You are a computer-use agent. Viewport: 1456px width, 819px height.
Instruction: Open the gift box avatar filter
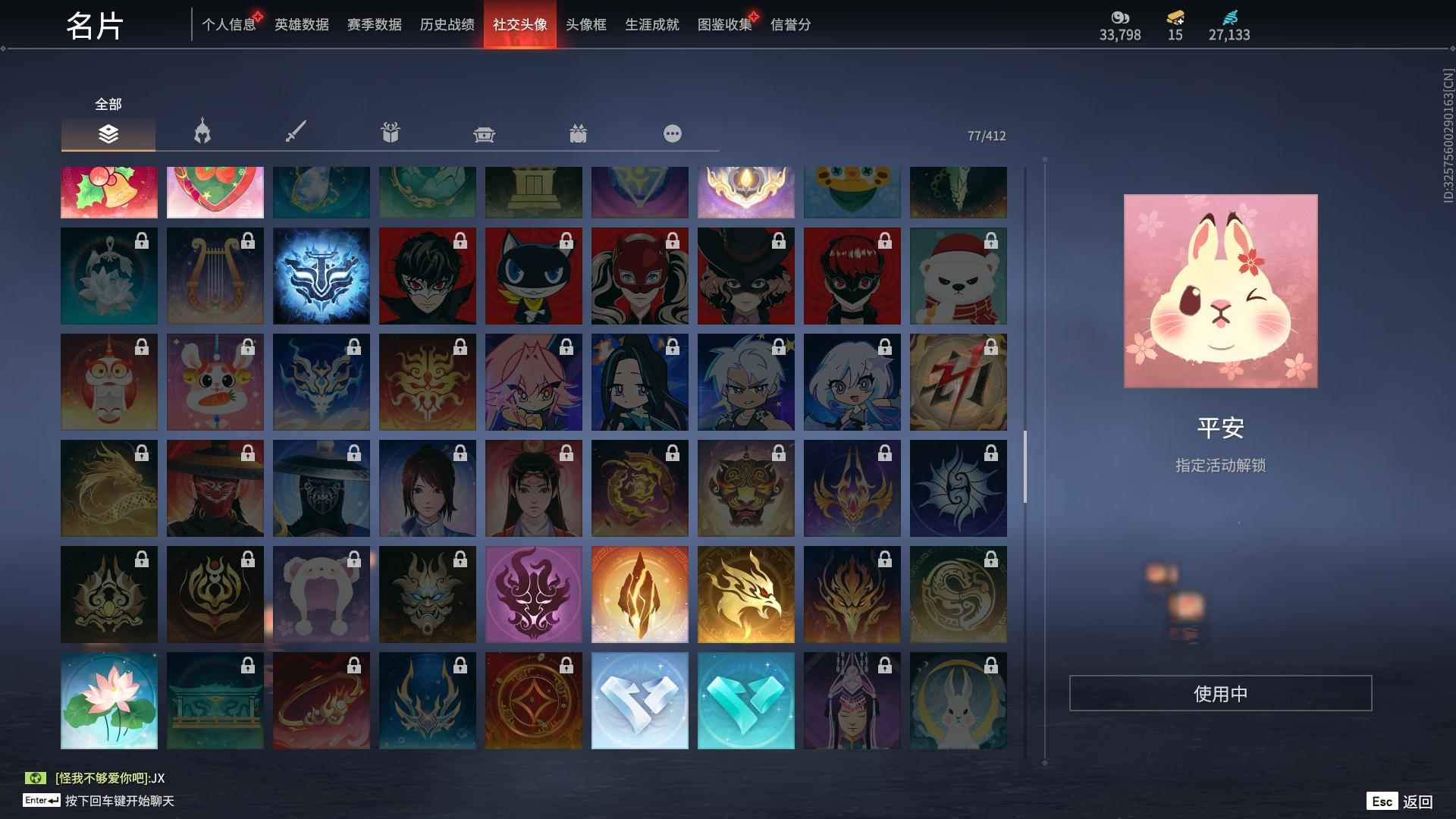[390, 133]
